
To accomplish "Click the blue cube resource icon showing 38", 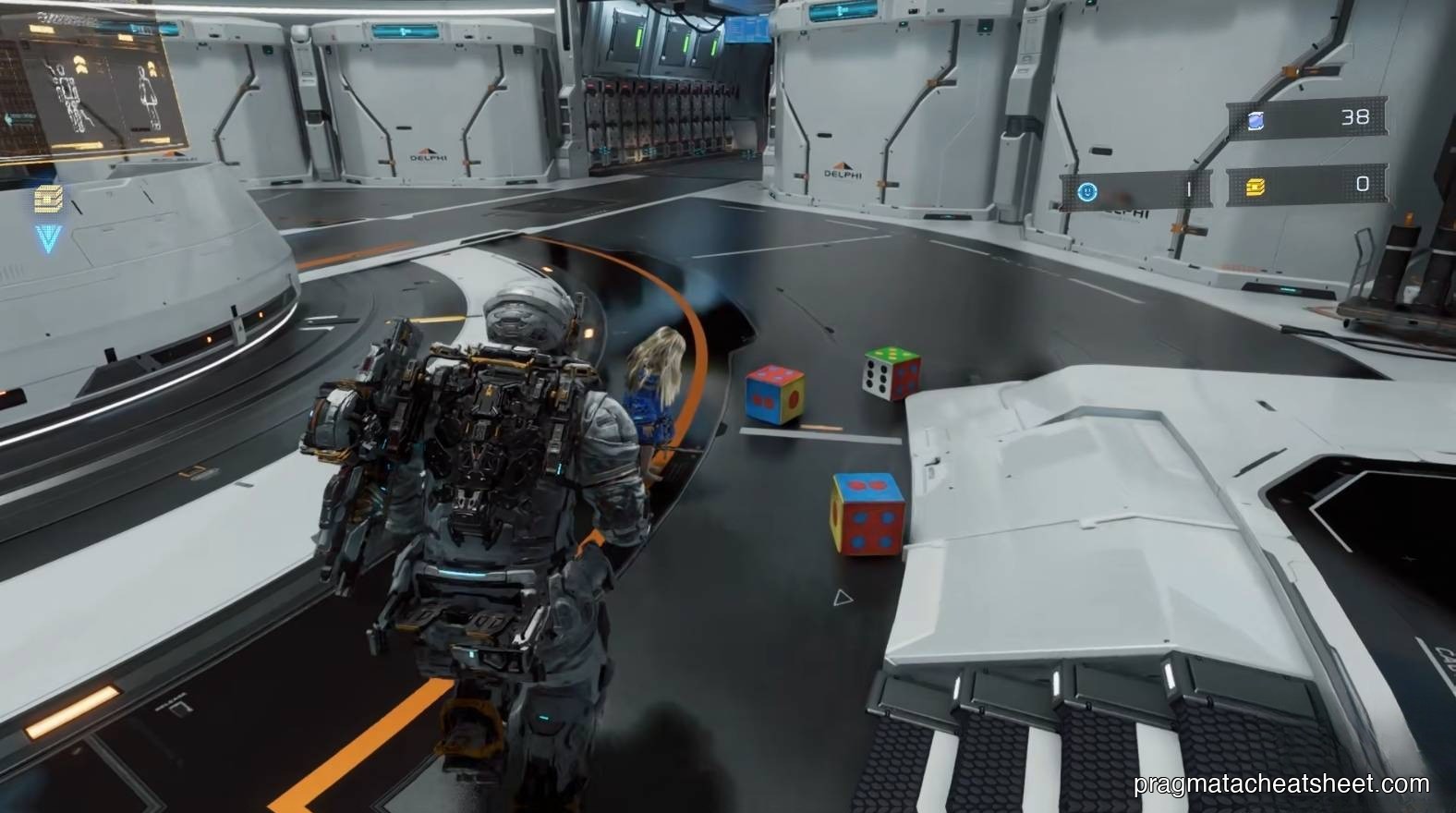I will click(x=1256, y=121).
